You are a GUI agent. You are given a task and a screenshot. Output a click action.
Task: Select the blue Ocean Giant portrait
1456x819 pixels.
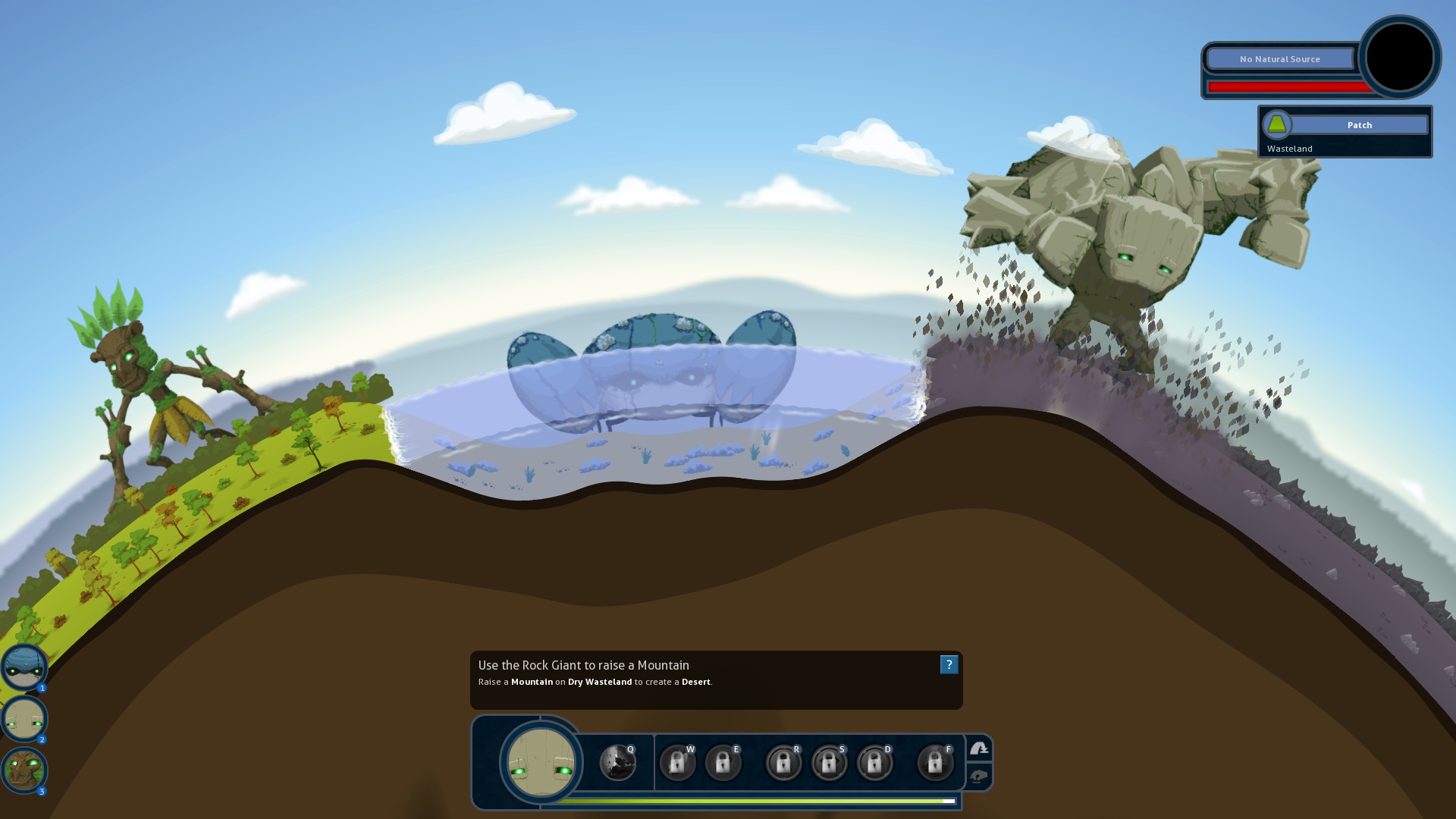click(x=24, y=667)
